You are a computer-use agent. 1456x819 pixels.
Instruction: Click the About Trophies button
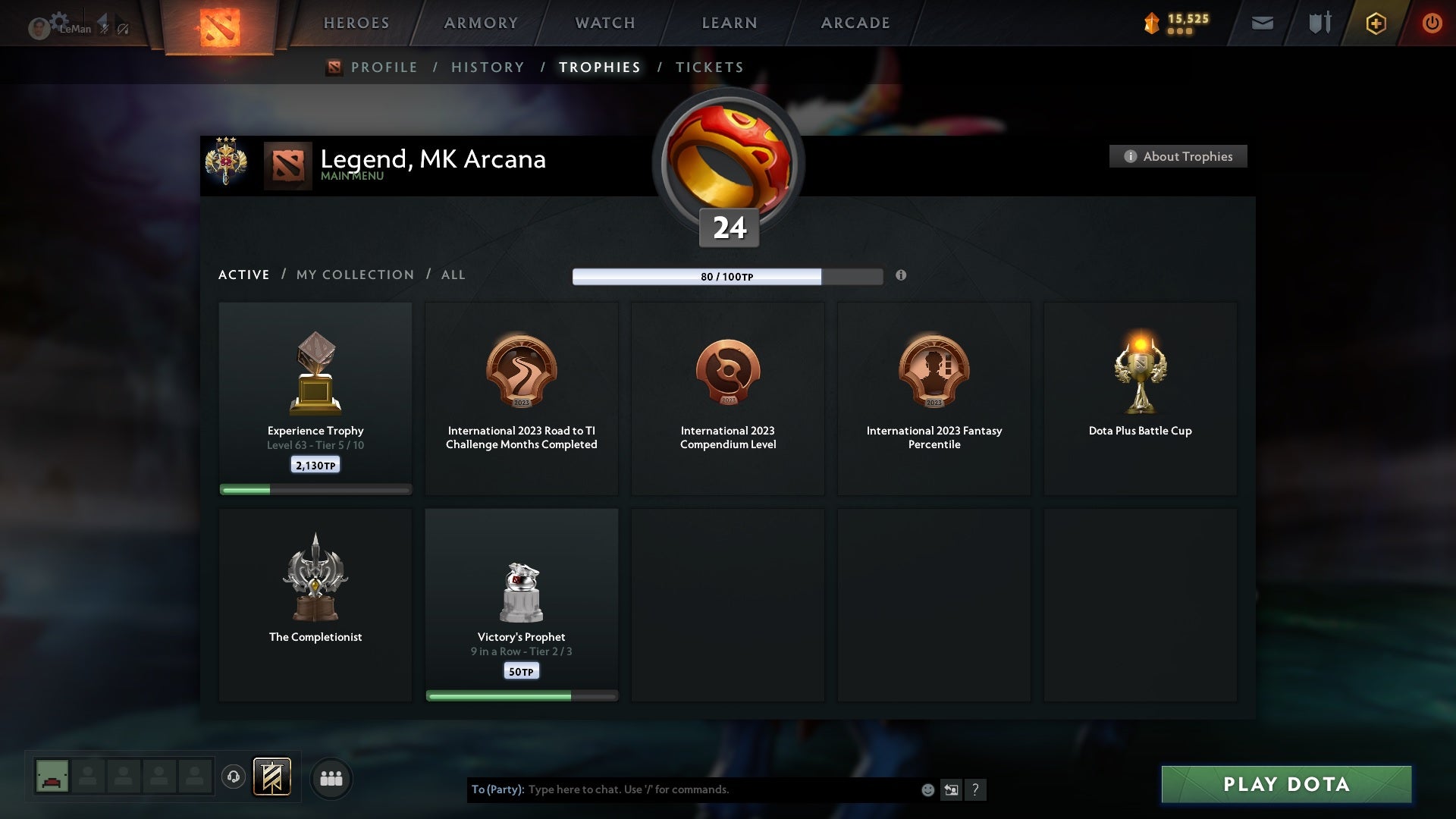(1178, 156)
